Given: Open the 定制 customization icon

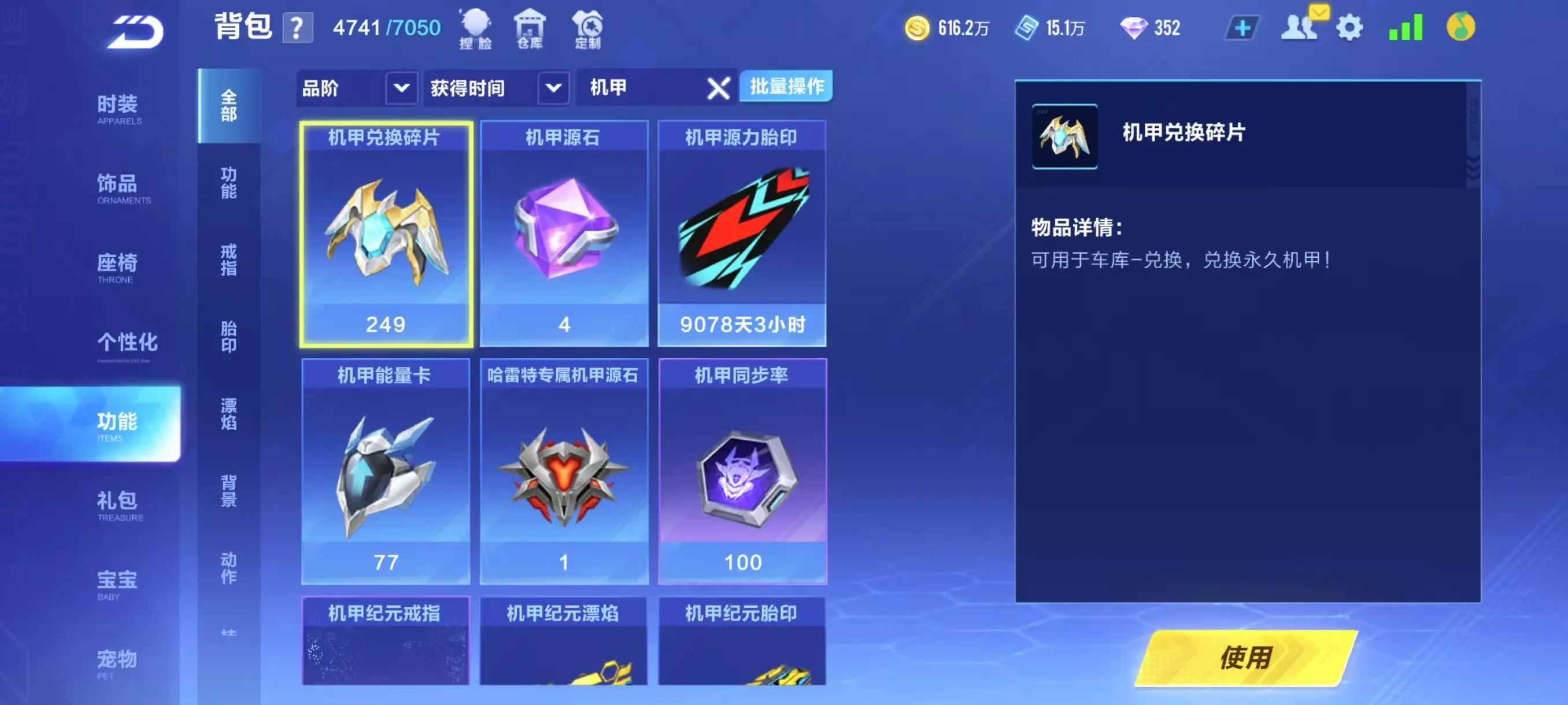Looking at the screenshot, I should (589, 27).
